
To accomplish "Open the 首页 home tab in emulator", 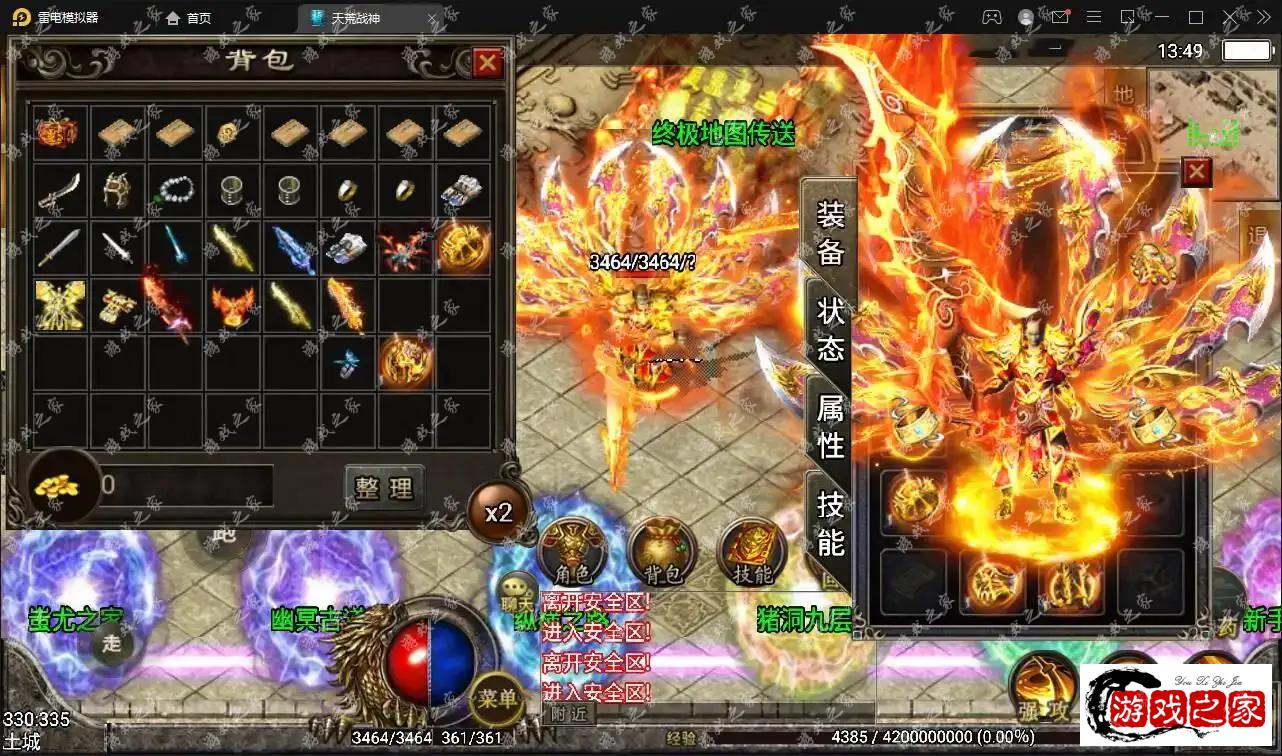I will 189,18.
